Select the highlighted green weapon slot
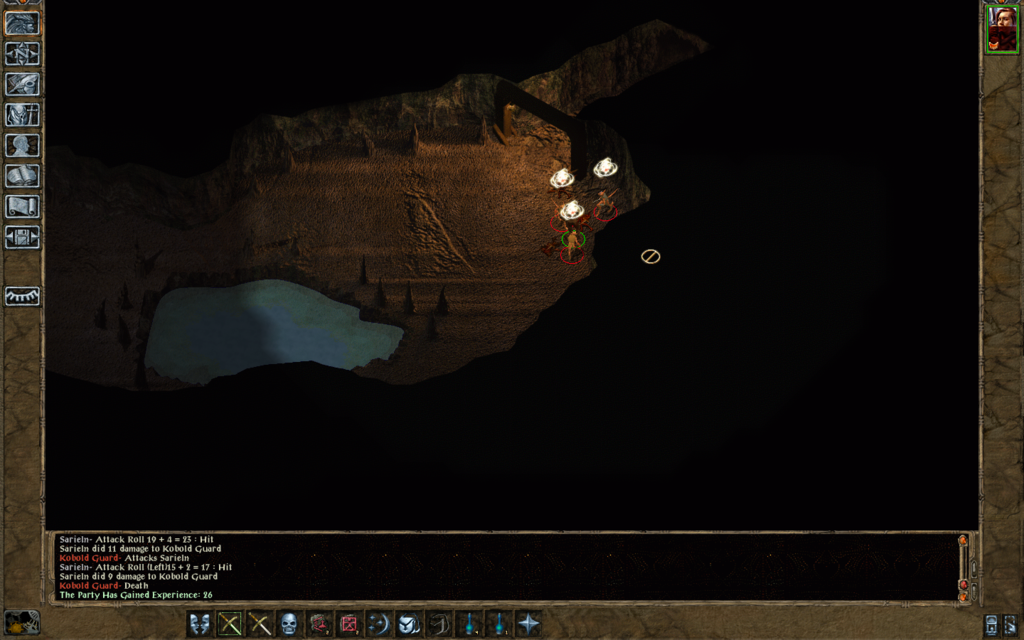Screen dimensions: 1024x640 (230, 624)
